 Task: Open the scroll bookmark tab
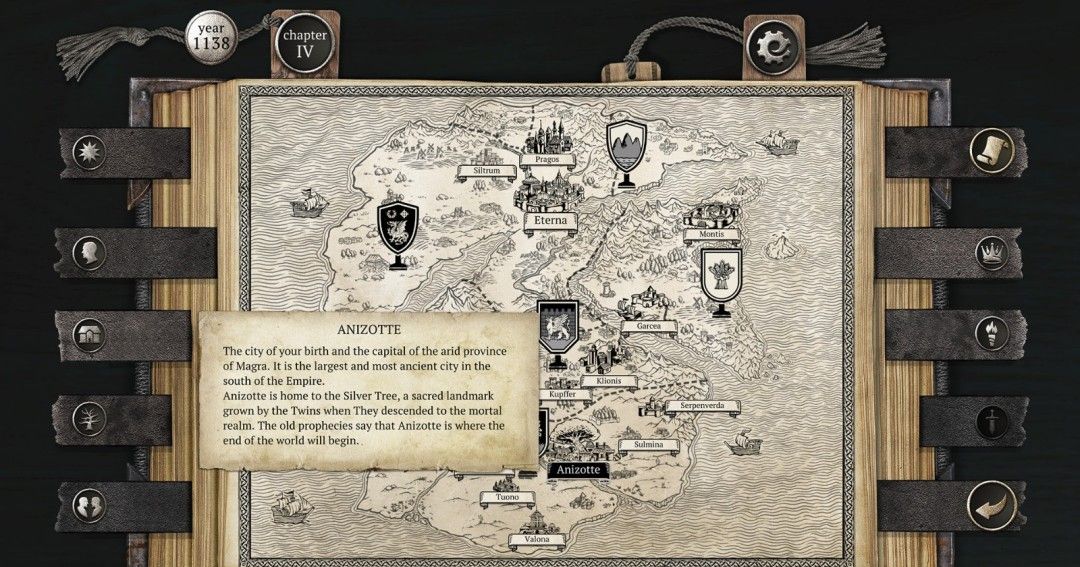[x=991, y=151]
